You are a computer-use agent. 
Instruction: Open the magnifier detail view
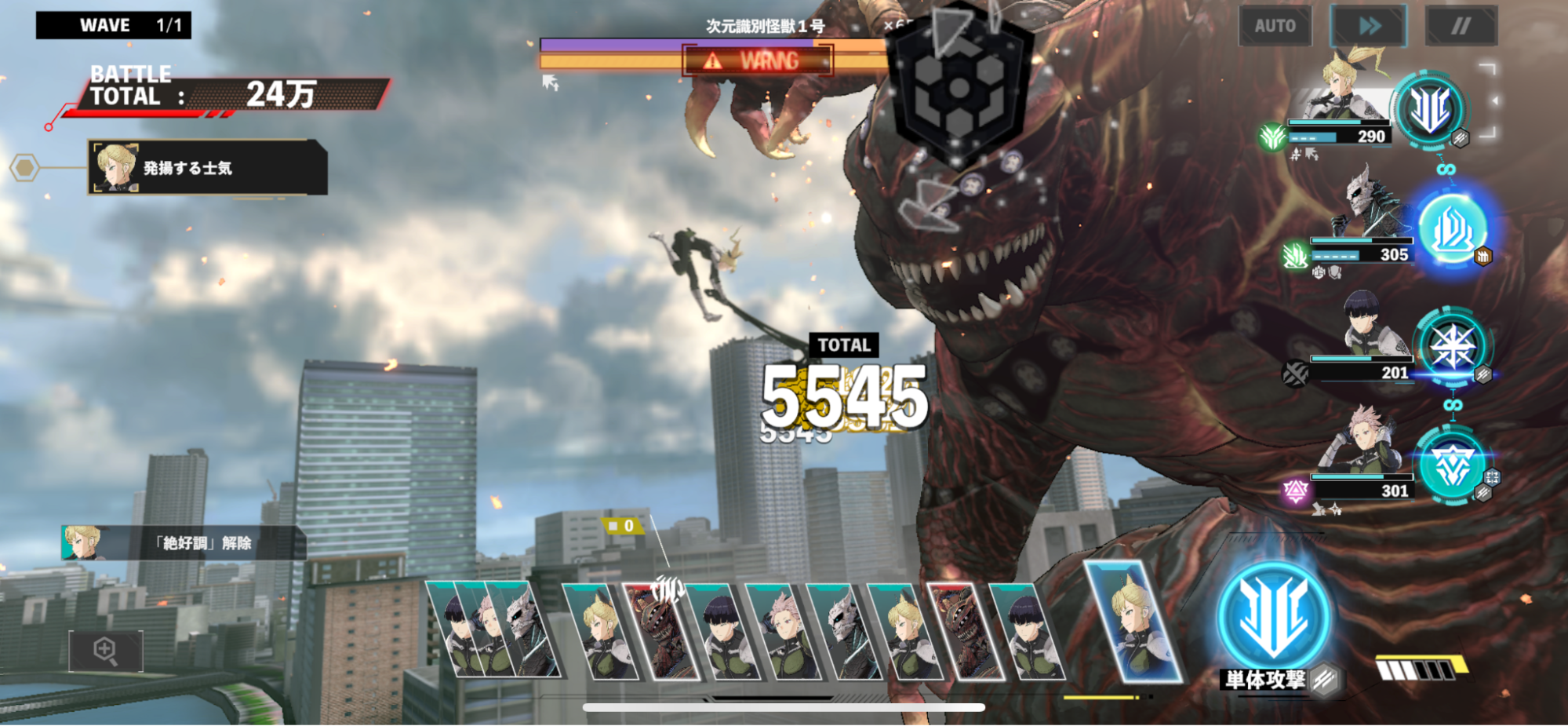tap(106, 651)
